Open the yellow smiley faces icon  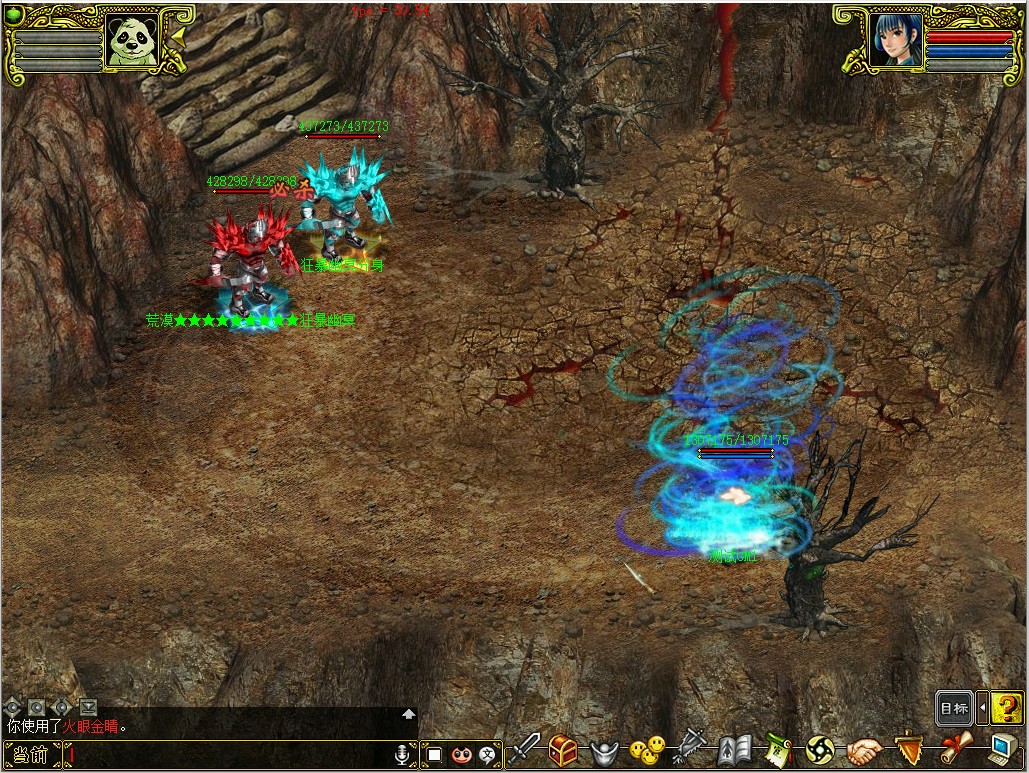pos(648,748)
